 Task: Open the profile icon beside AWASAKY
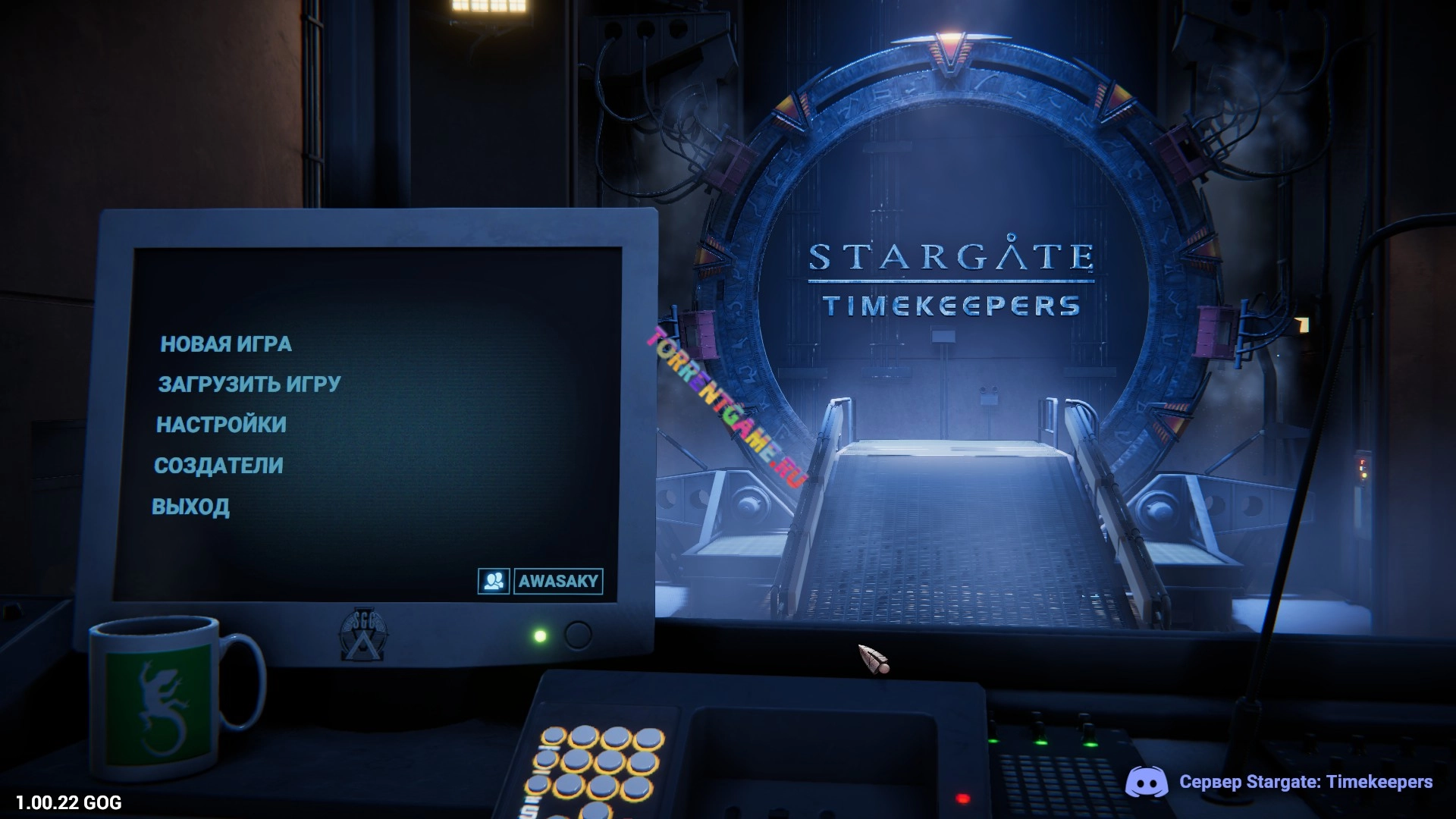(494, 582)
